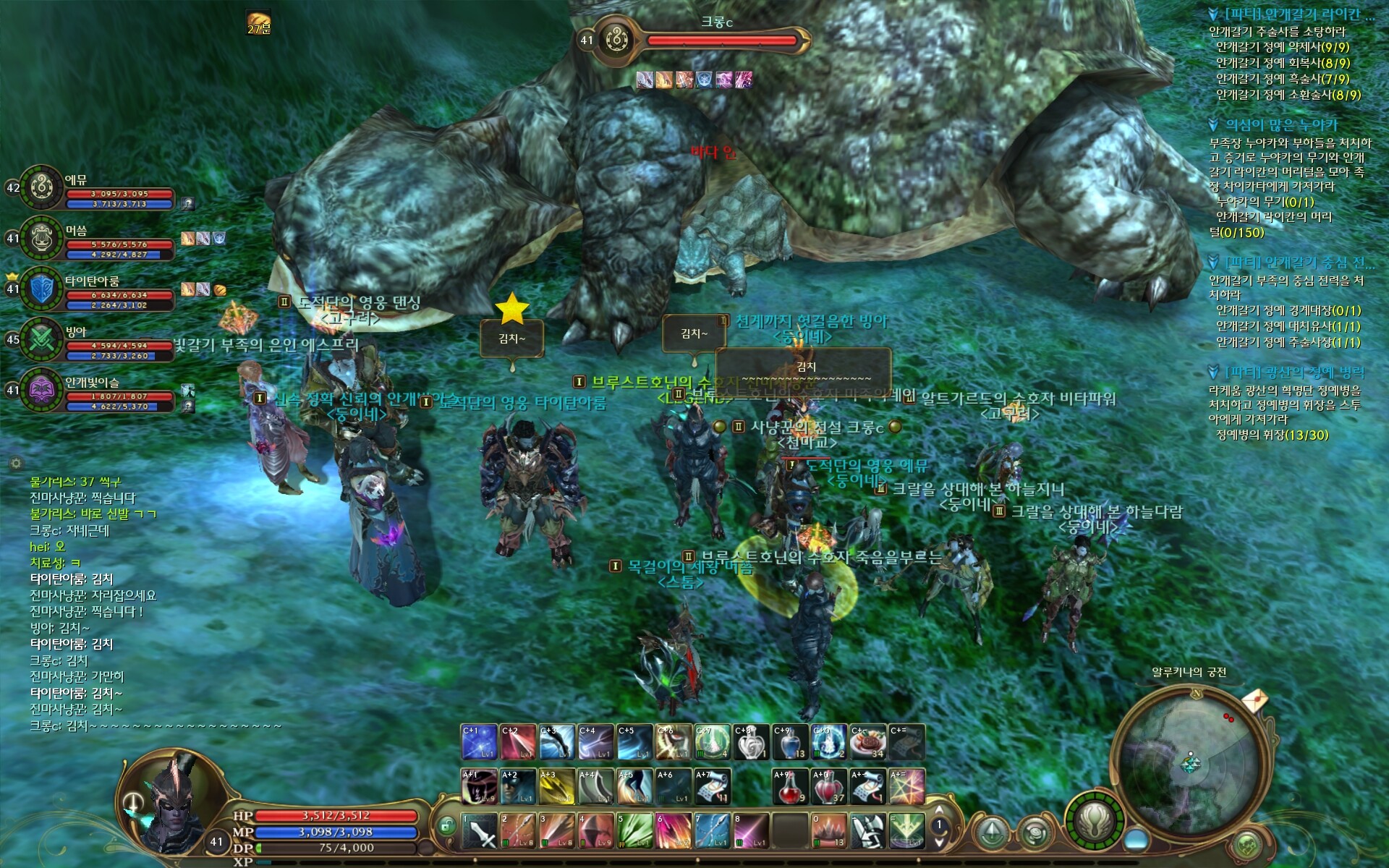
Task: Select party member 타이탄아룸 with the blue shield
Action: click(x=42, y=289)
